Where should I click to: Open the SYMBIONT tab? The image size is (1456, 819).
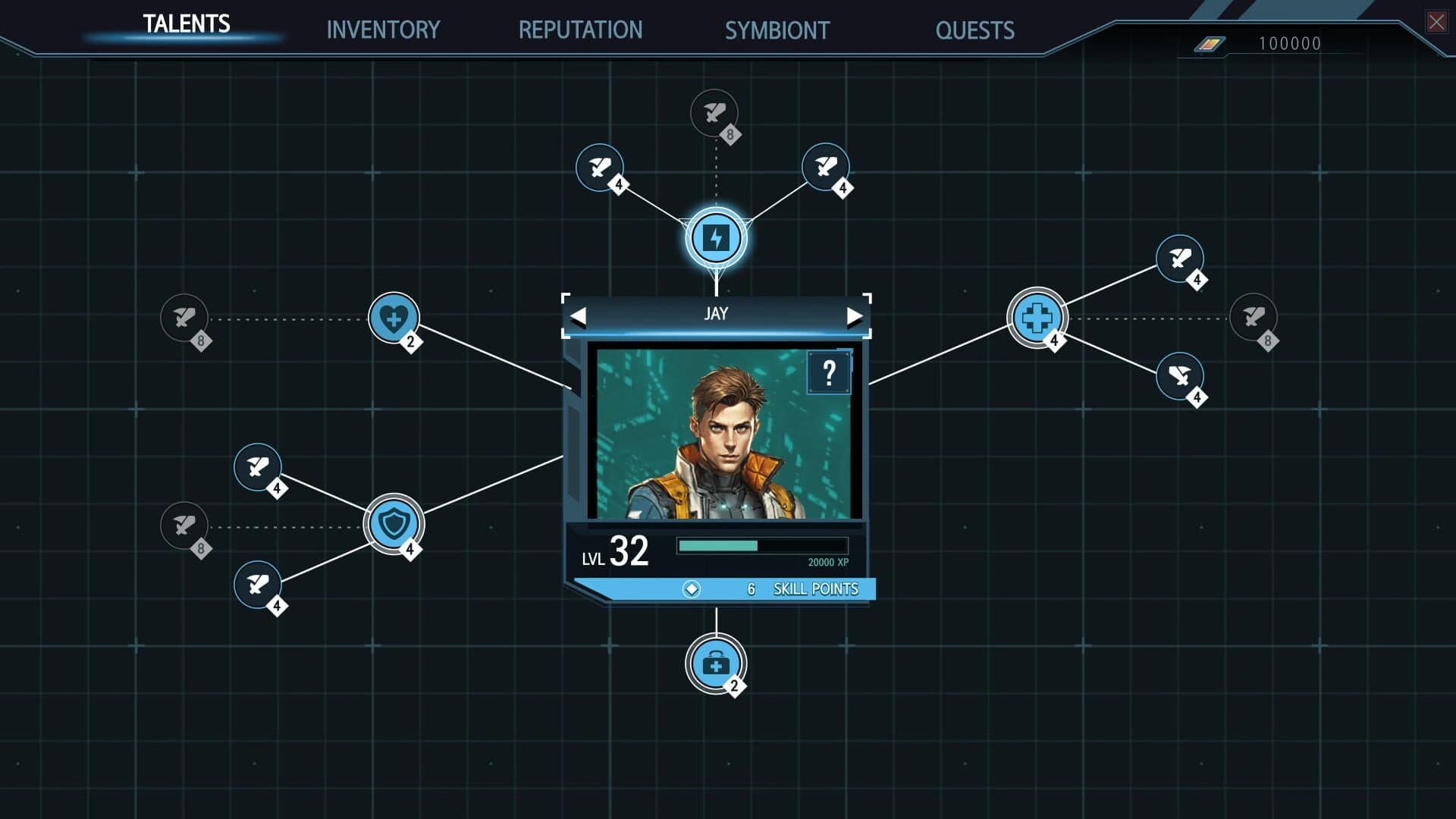point(777,31)
